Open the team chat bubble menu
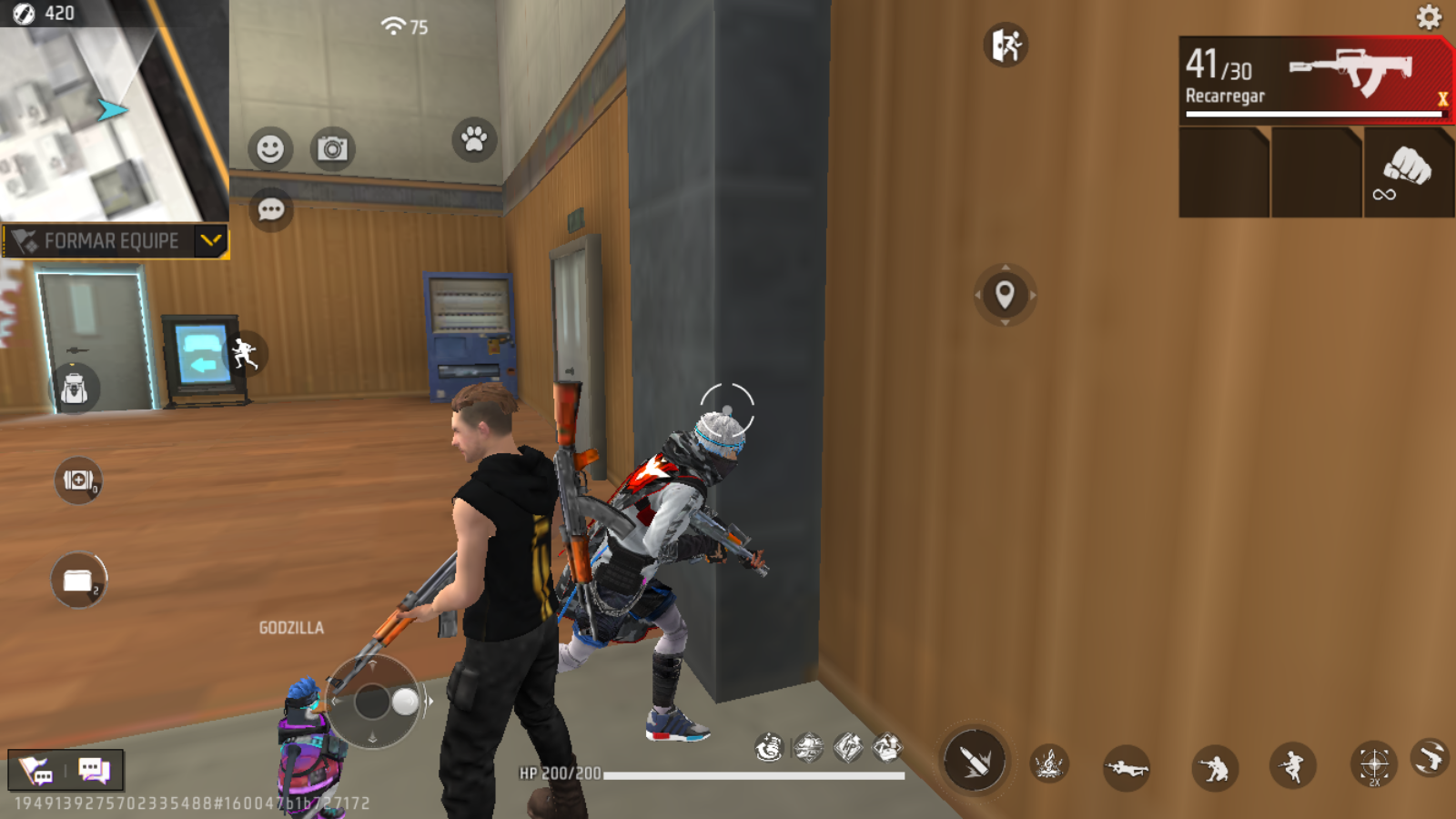The height and width of the screenshot is (819, 1456). coord(269,211)
